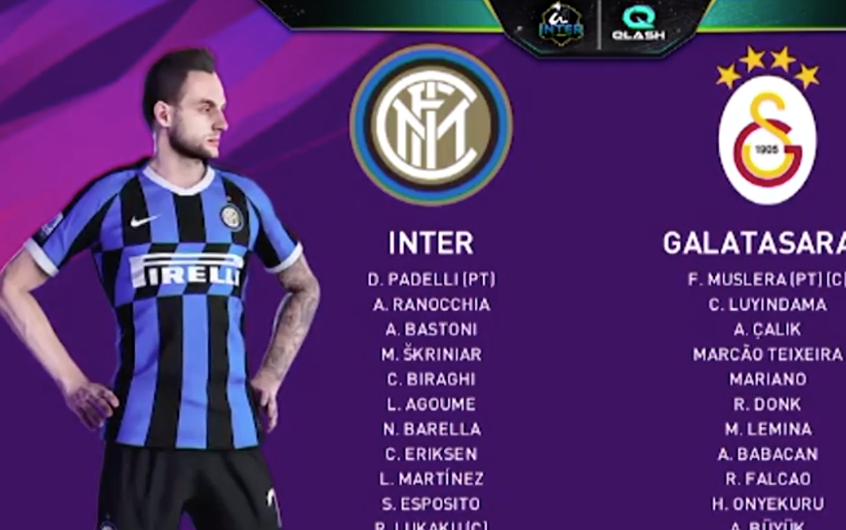
Task: Select D. Padelli in Inter's lineup
Action: pos(431,280)
